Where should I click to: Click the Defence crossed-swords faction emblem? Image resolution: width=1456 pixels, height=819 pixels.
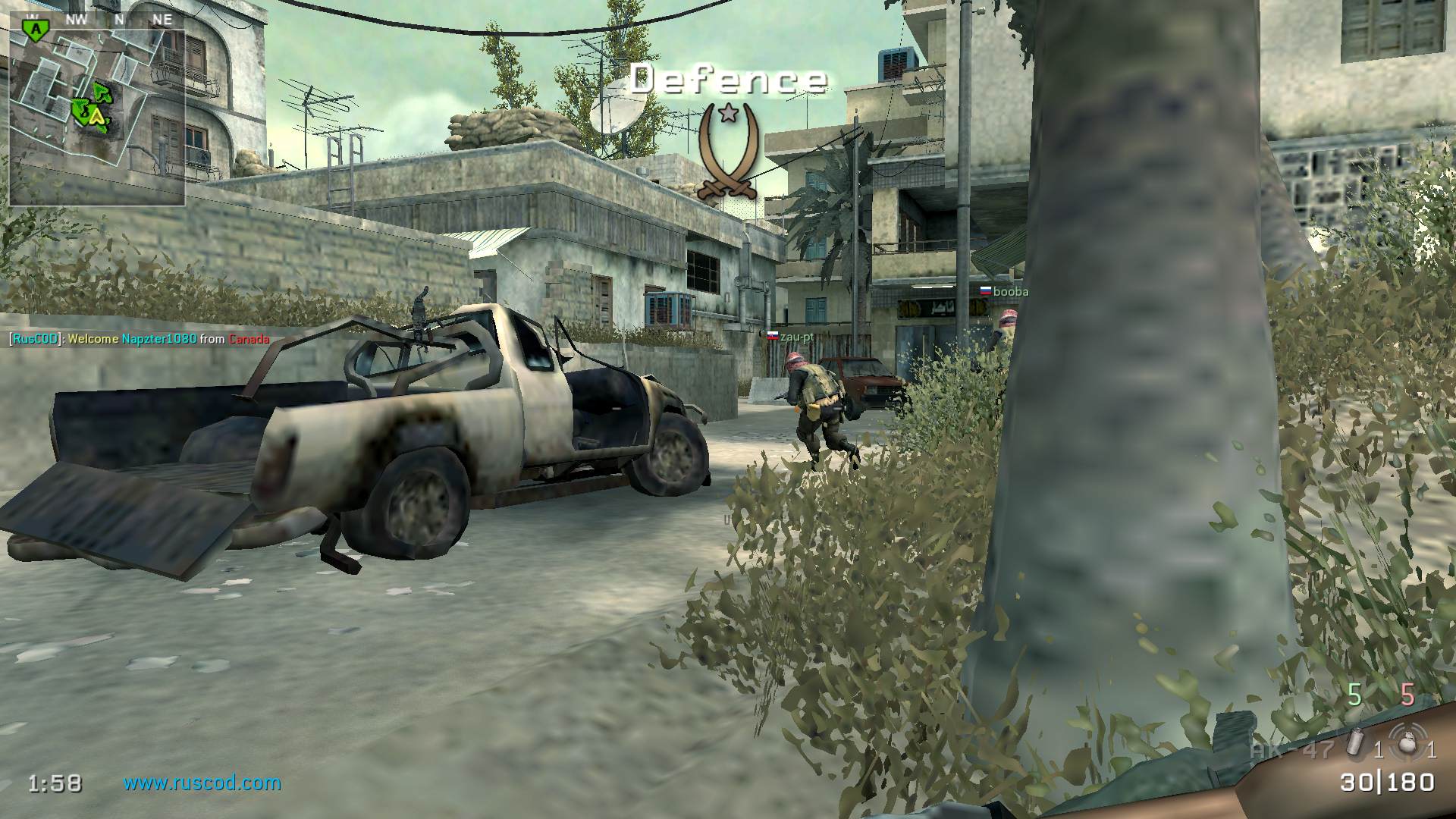[x=728, y=150]
